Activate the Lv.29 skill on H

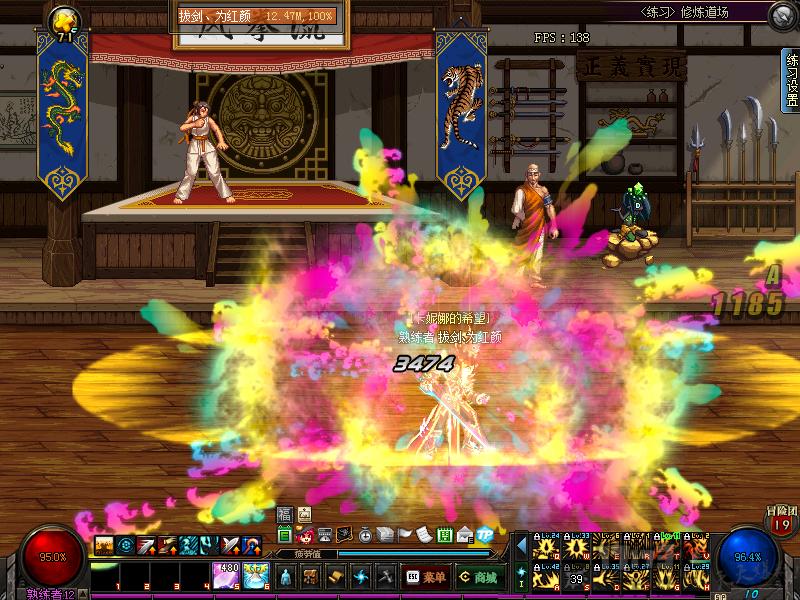pos(697,577)
